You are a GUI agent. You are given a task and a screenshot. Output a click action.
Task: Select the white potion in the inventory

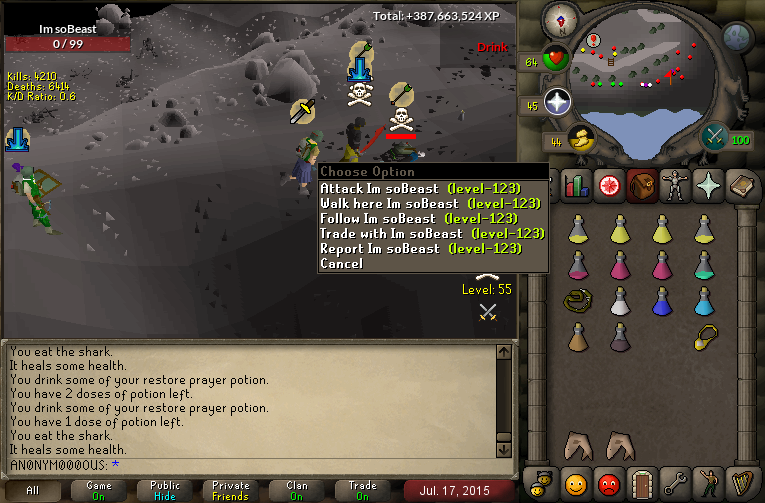[x=620, y=300]
